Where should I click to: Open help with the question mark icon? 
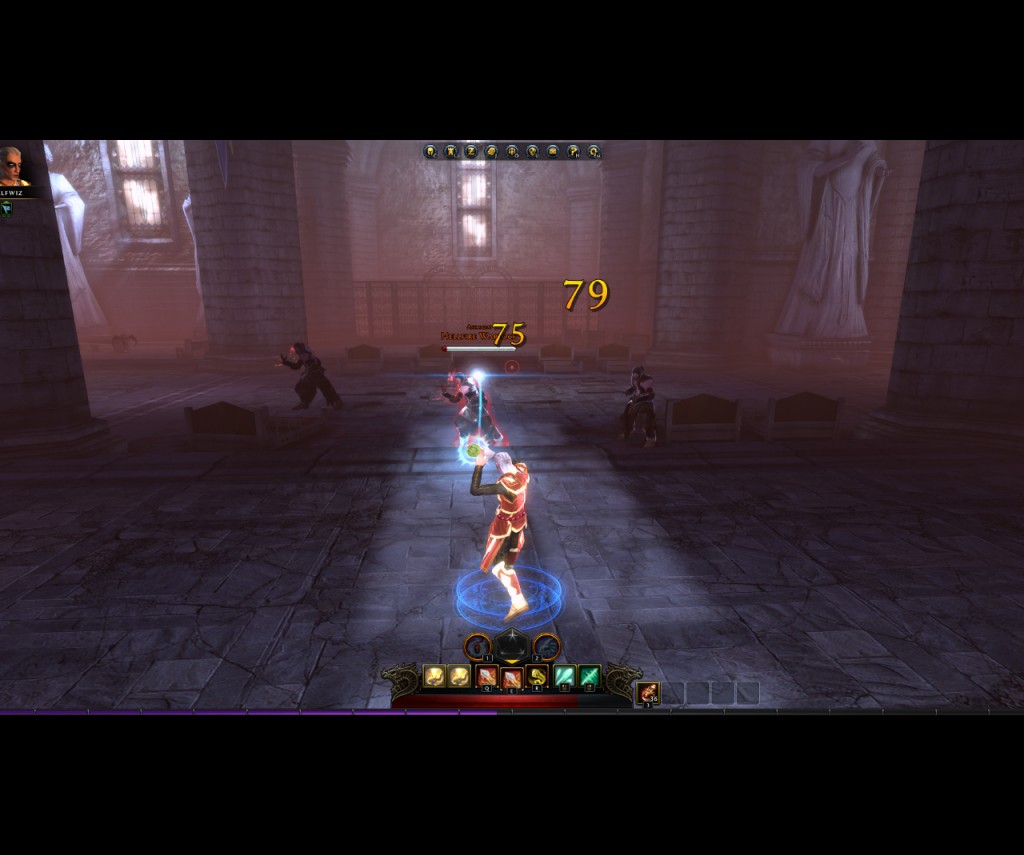[574, 152]
